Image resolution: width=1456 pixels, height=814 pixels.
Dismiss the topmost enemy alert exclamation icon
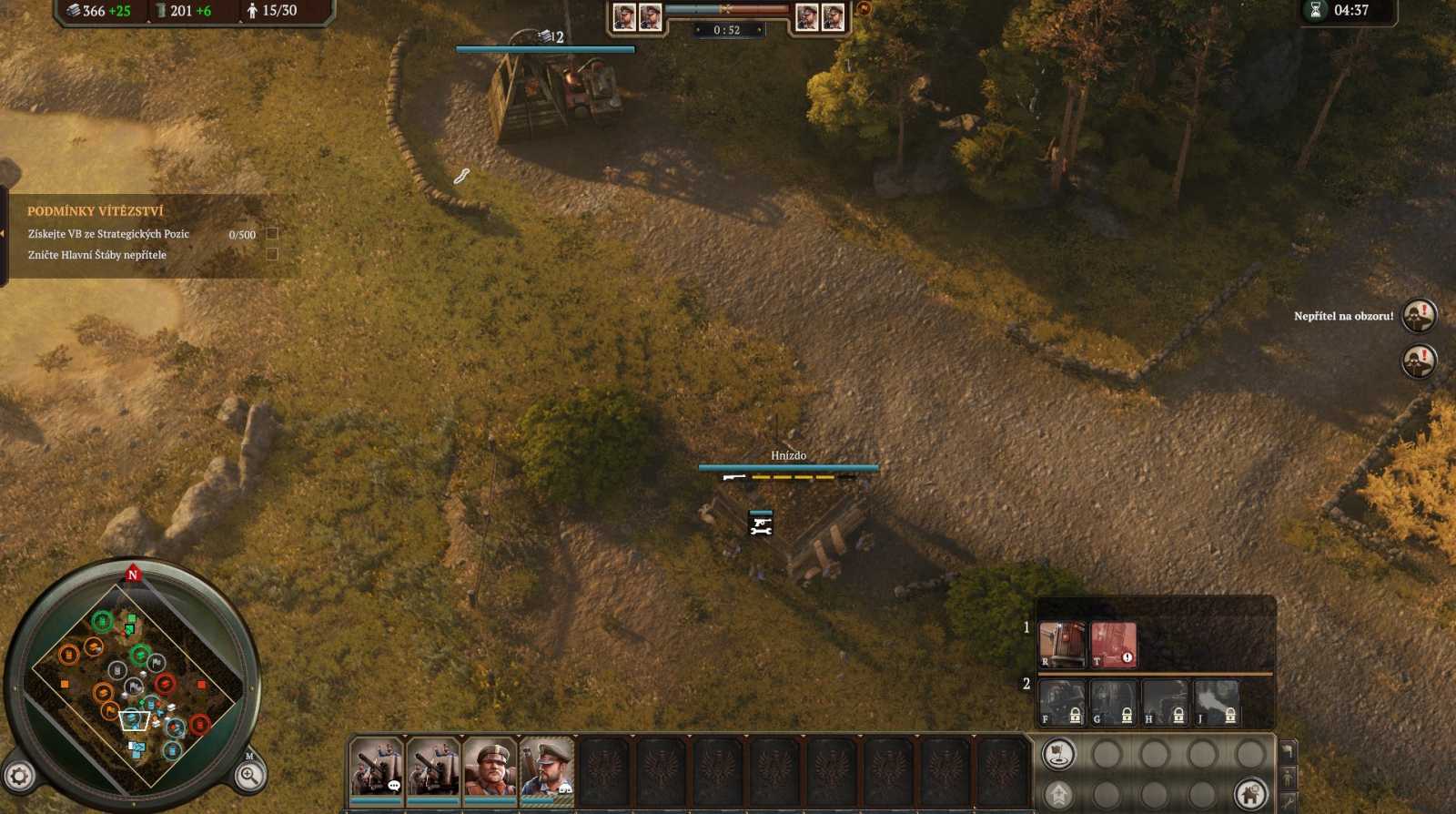(x=1417, y=314)
